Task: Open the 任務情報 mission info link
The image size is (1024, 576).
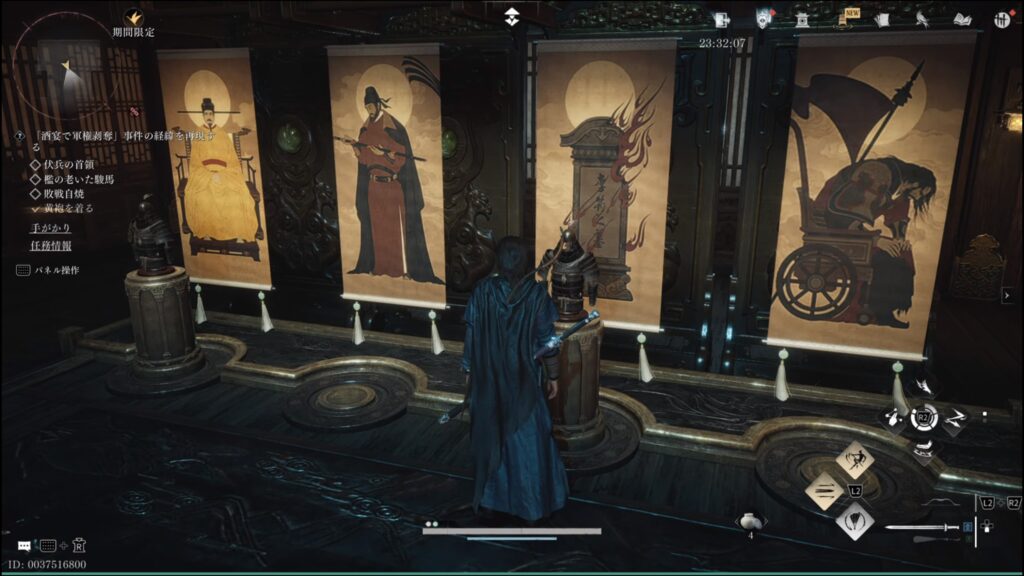Action: (50, 245)
